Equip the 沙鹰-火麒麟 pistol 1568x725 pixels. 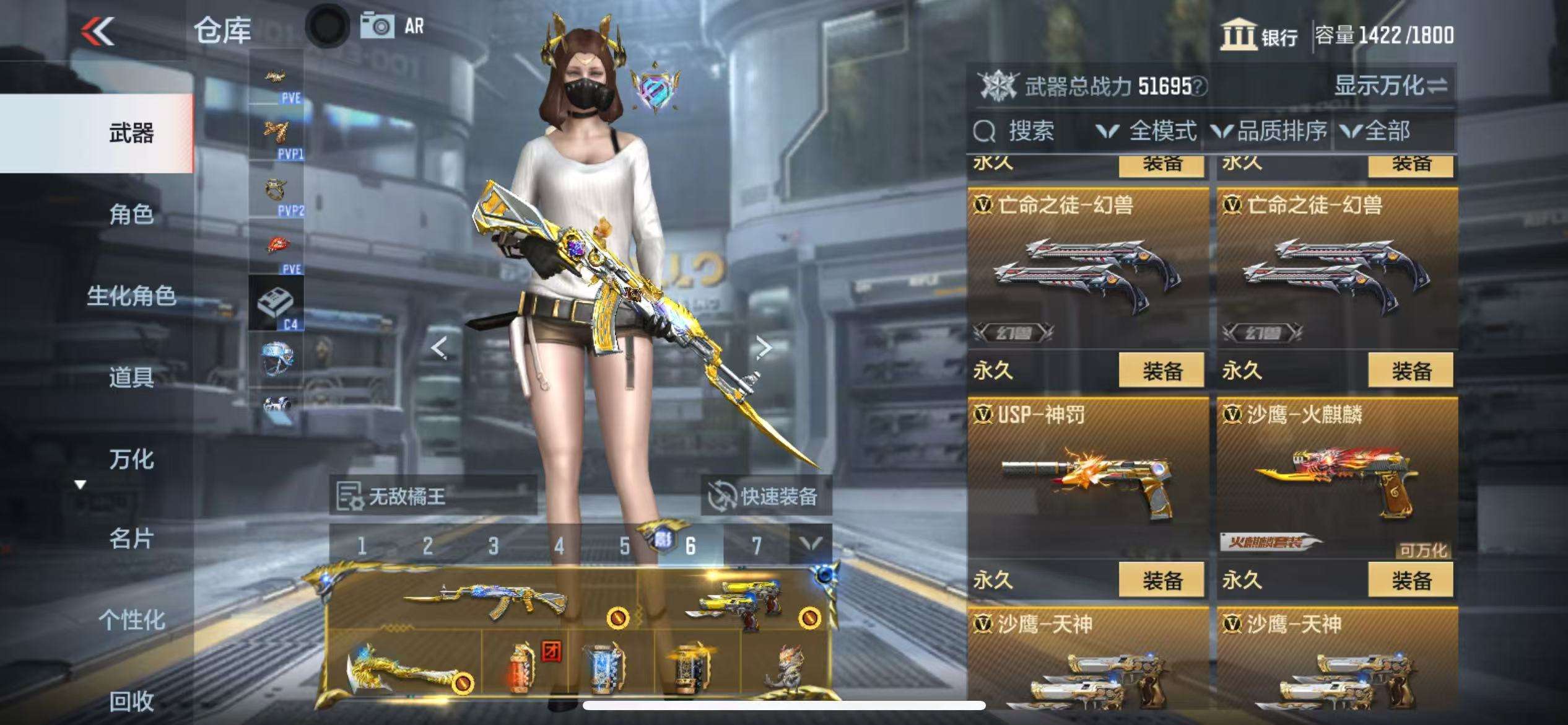click(1411, 580)
